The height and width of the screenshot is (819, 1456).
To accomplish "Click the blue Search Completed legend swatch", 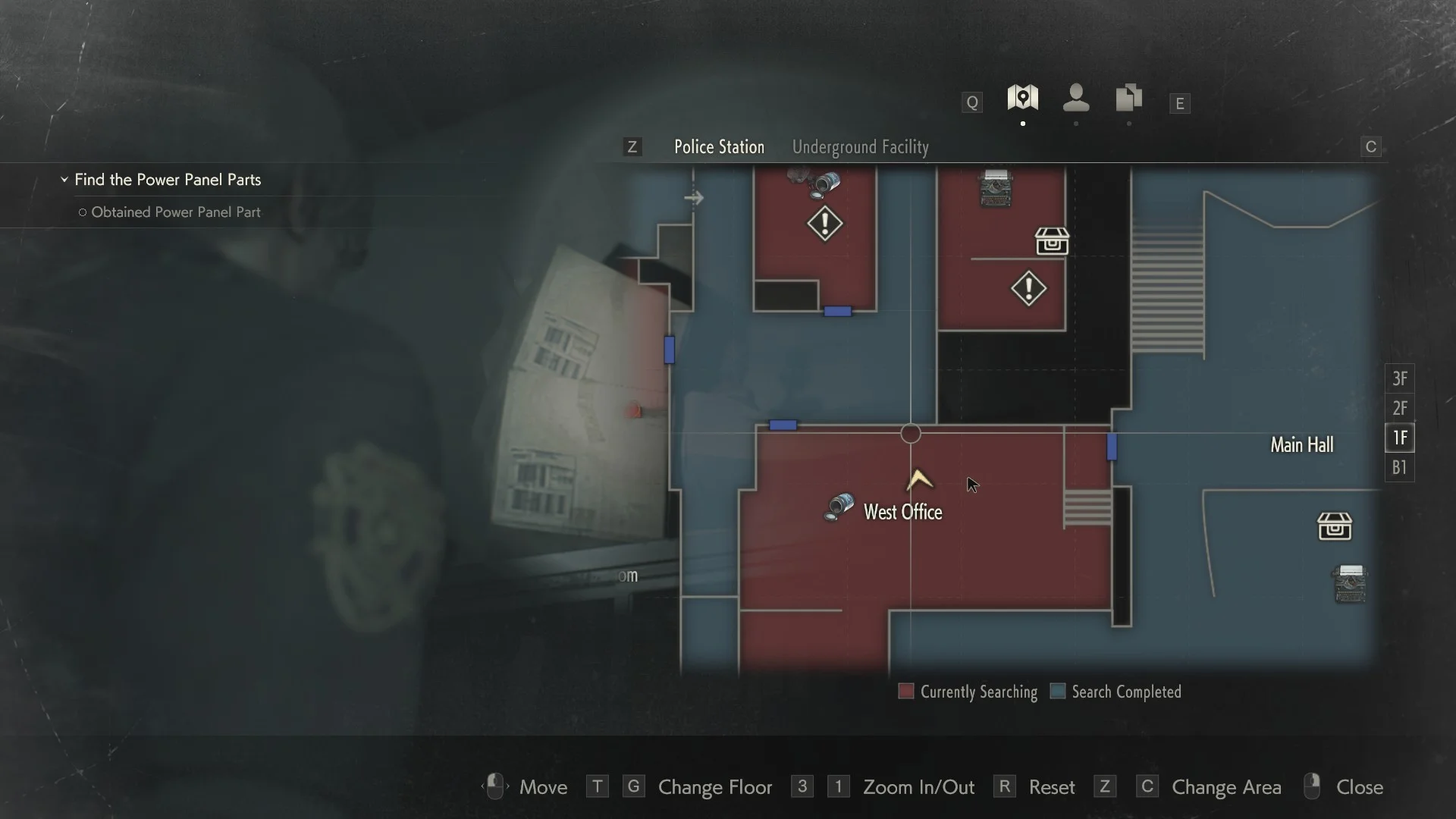I will point(1057,691).
